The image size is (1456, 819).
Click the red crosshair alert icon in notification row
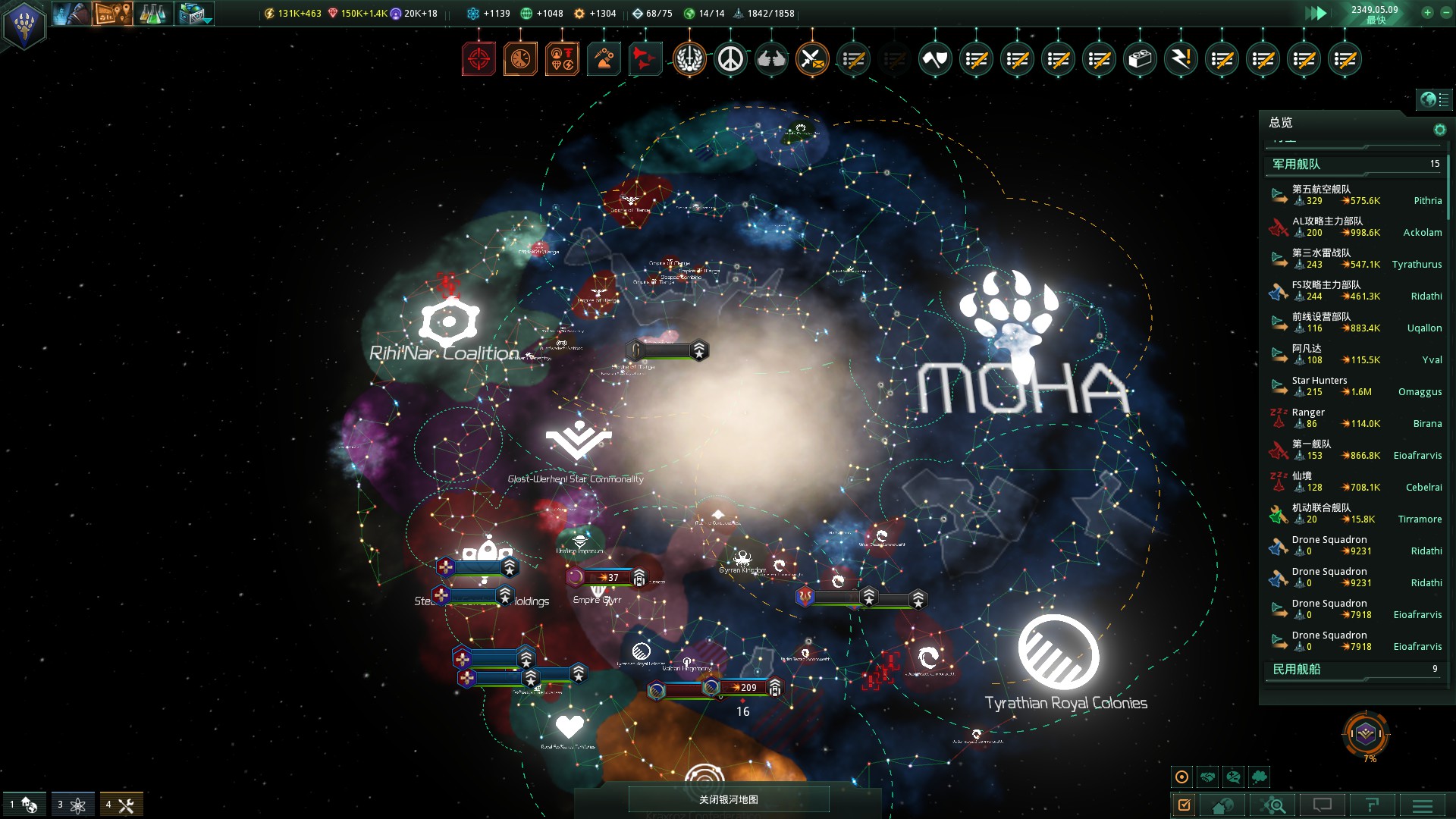(479, 58)
